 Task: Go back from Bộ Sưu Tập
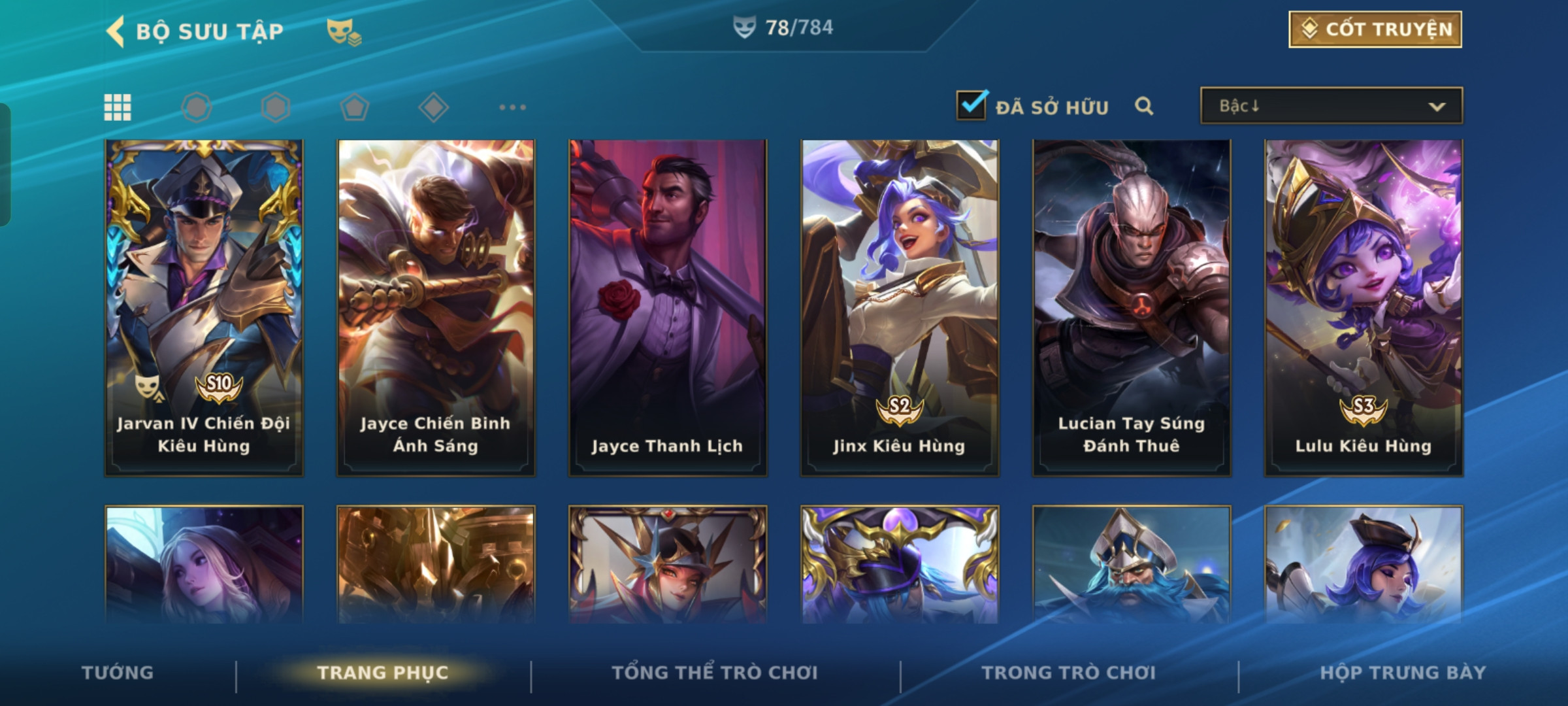coord(116,31)
